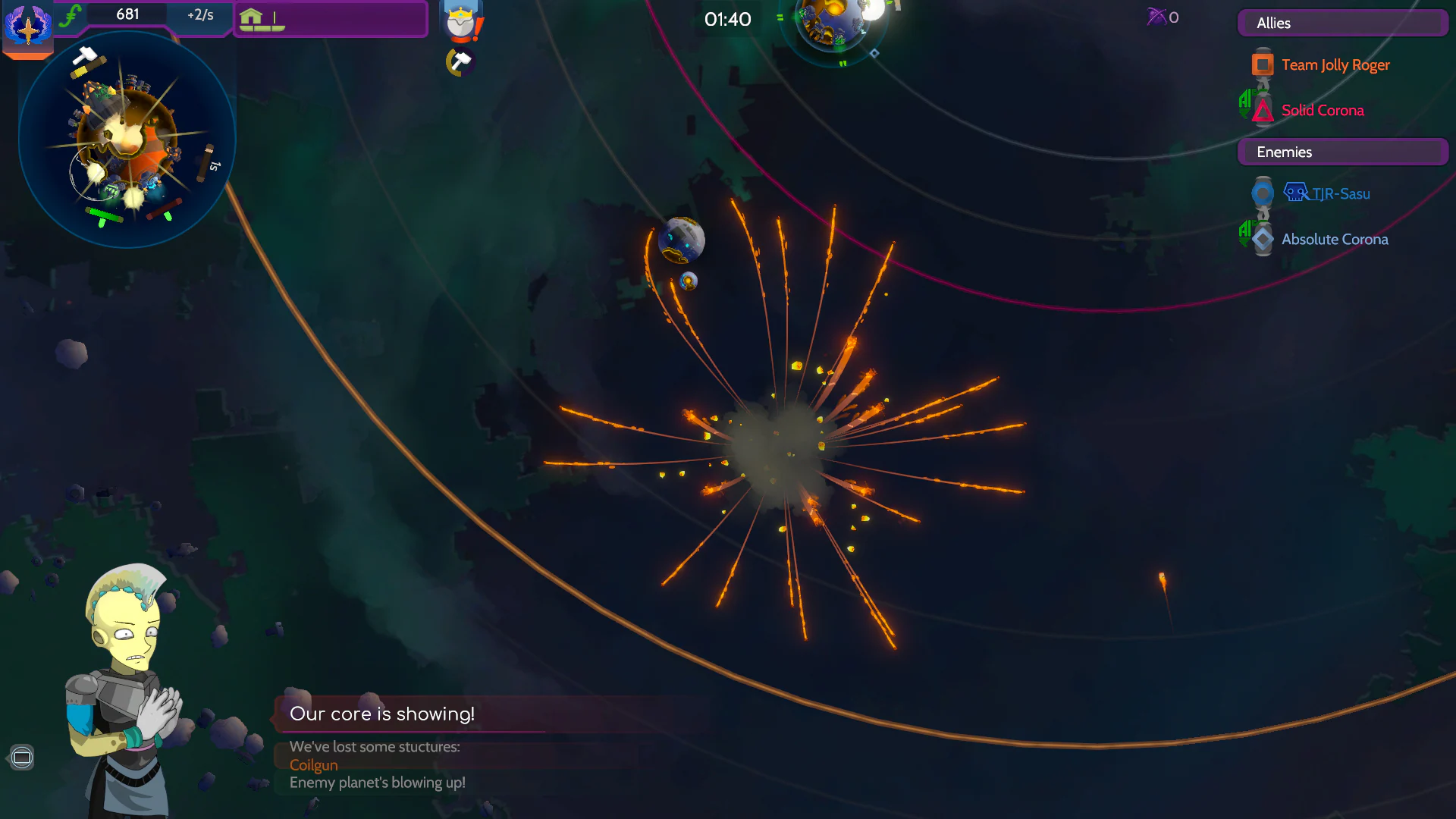
Task: Click the small square button in the bottom-left corner
Action: (22, 757)
